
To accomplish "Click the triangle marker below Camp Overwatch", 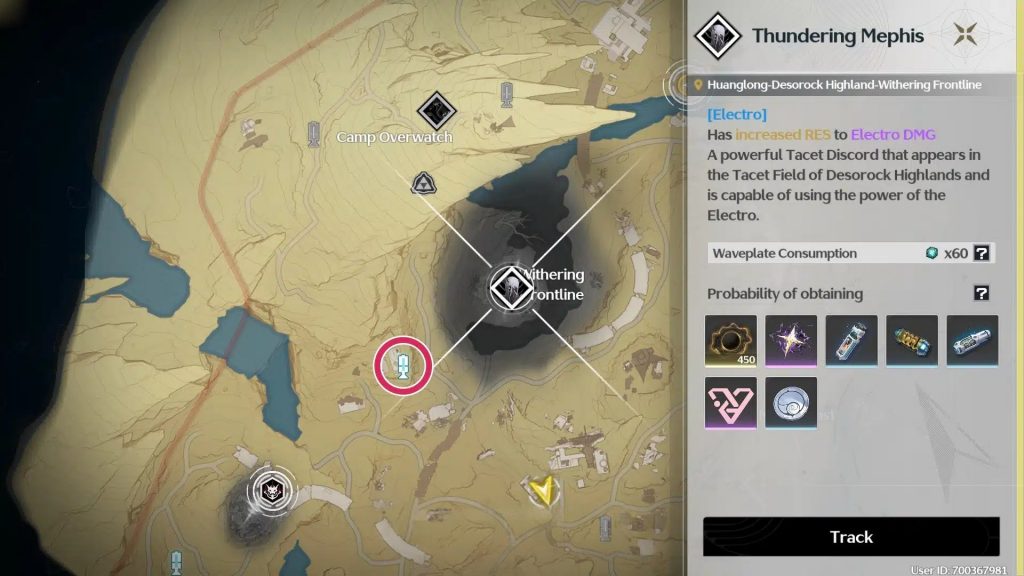I will (x=422, y=183).
